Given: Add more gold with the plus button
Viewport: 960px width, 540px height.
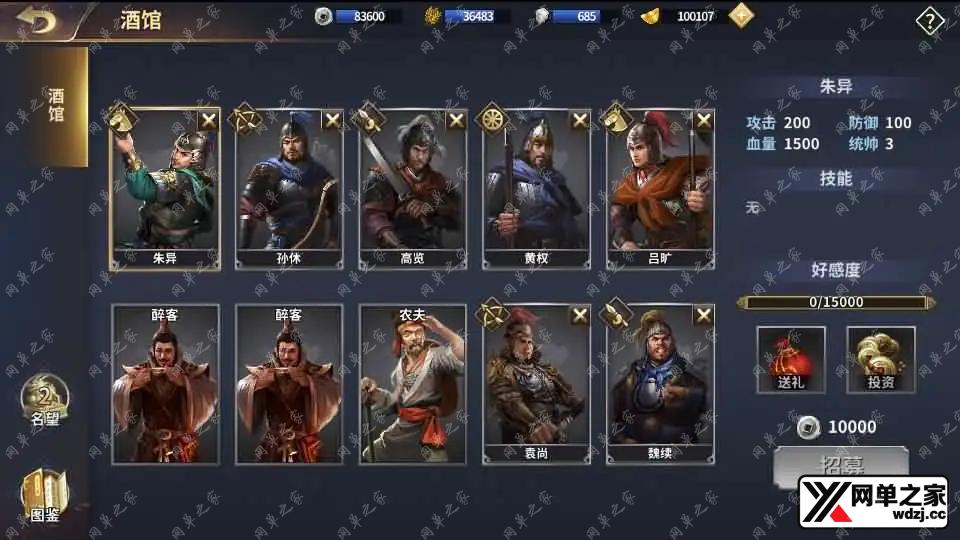Looking at the screenshot, I should pyautogui.click(x=741, y=16).
